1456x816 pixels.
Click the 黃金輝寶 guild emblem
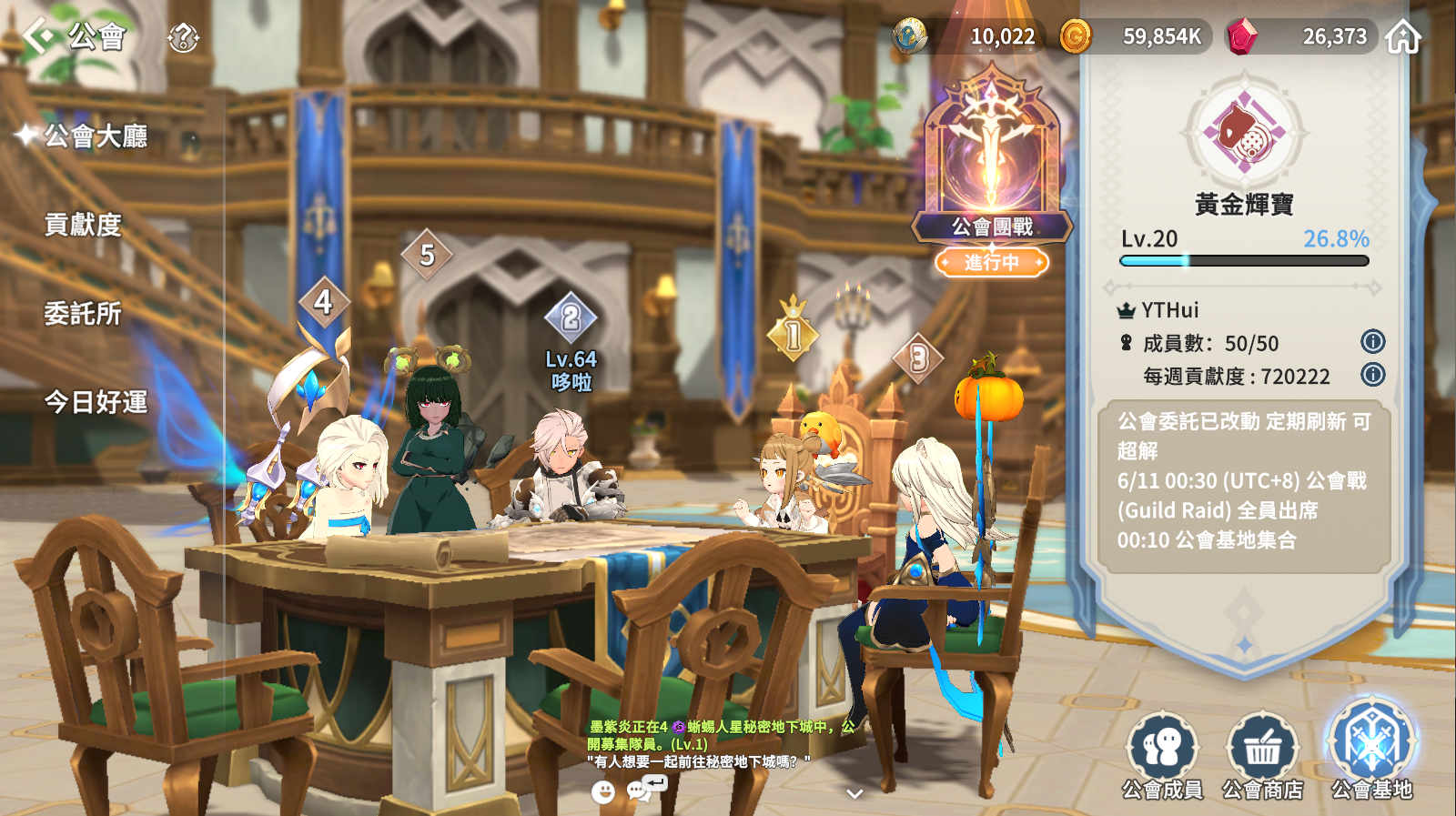[1244, 132]
